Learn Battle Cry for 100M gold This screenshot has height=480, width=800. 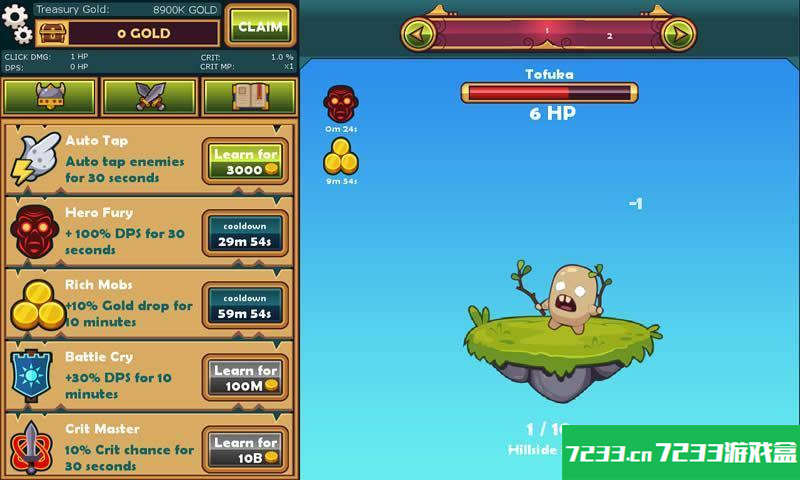pyautogui.click(x=245, y=378)
